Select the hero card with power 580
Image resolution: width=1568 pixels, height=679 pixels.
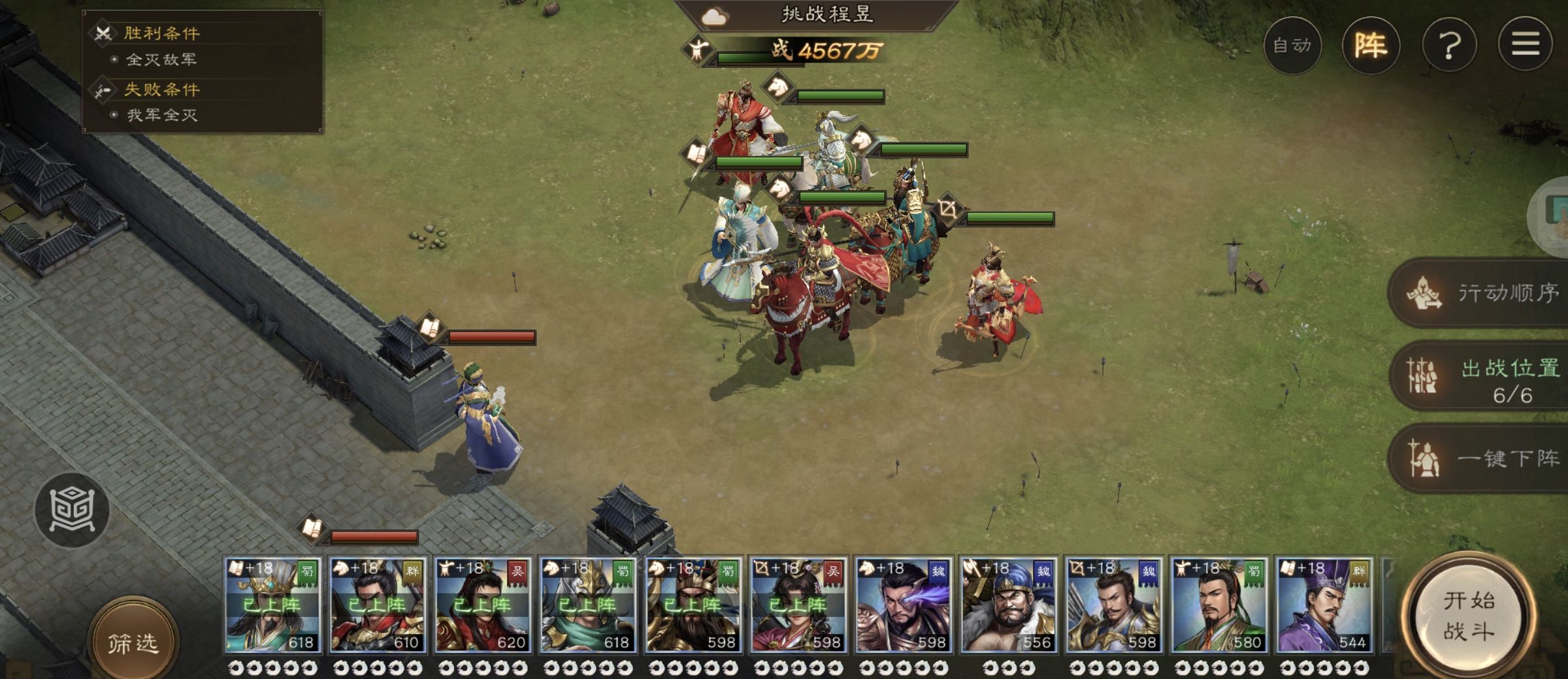1218,606
